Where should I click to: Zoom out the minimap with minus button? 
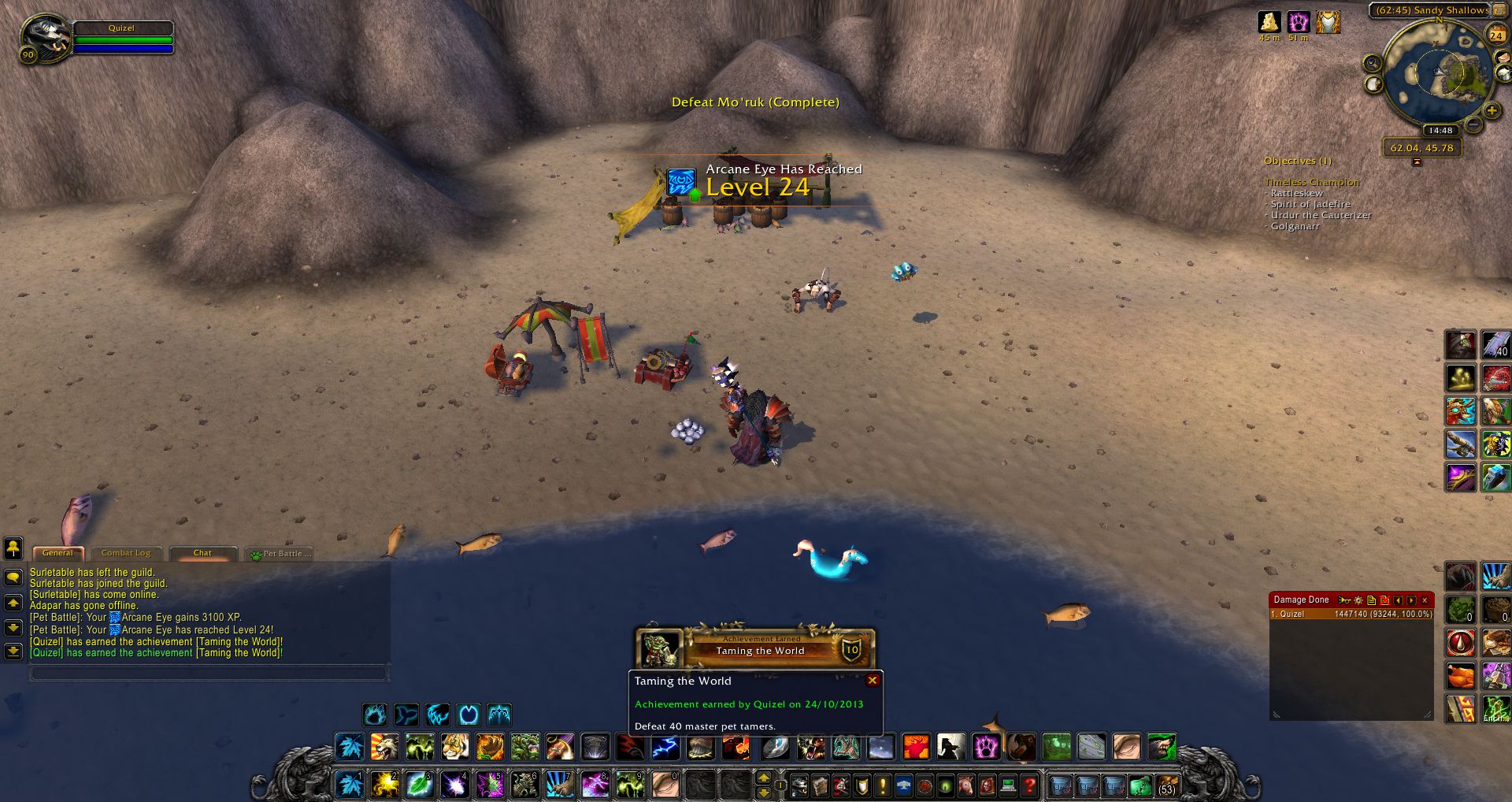1473,125
